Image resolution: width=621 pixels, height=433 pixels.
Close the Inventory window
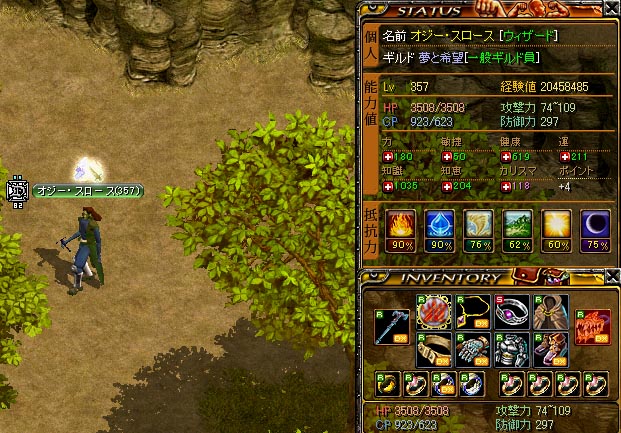coord(611,277)
